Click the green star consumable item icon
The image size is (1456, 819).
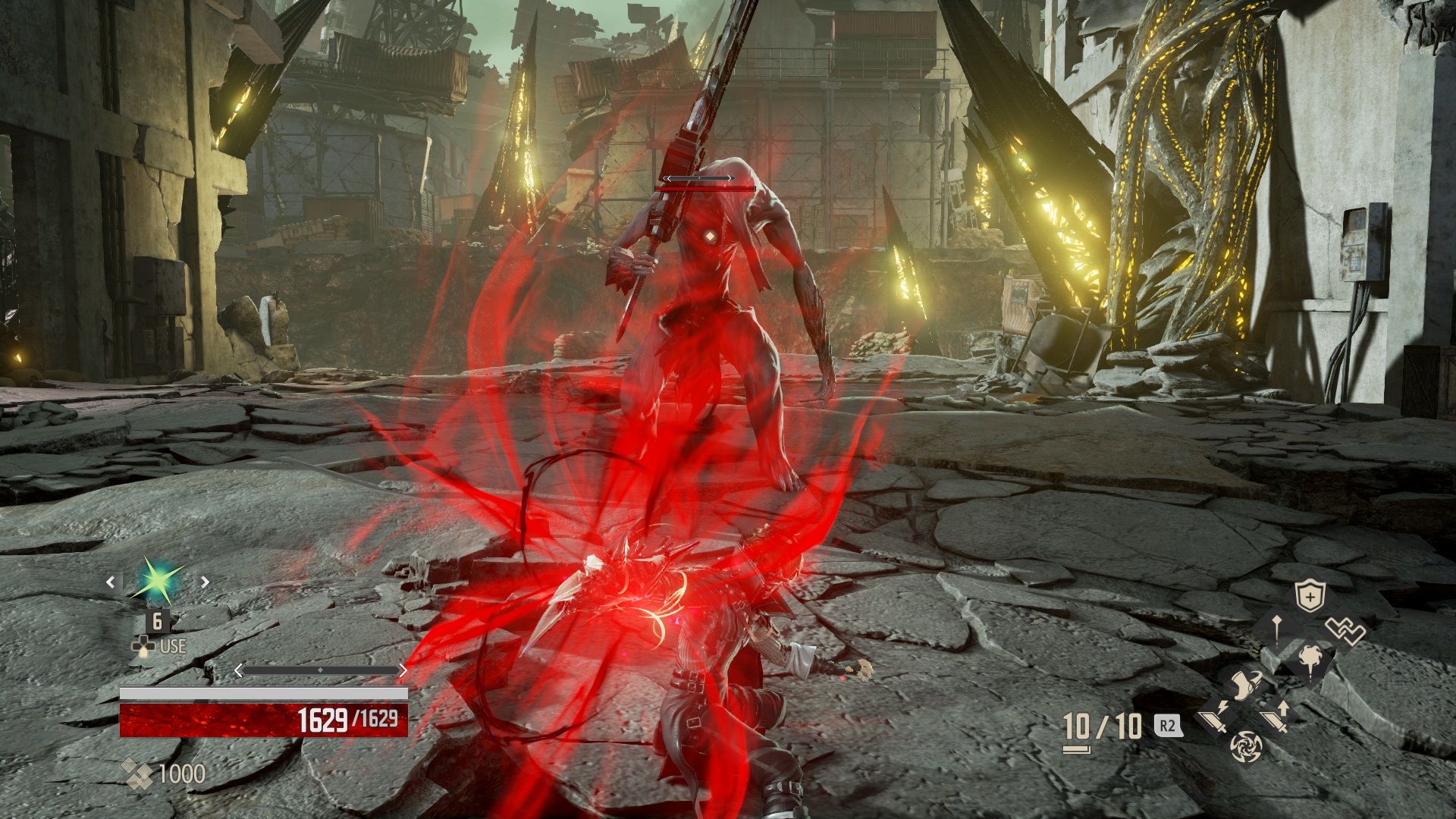coord(156,580)
